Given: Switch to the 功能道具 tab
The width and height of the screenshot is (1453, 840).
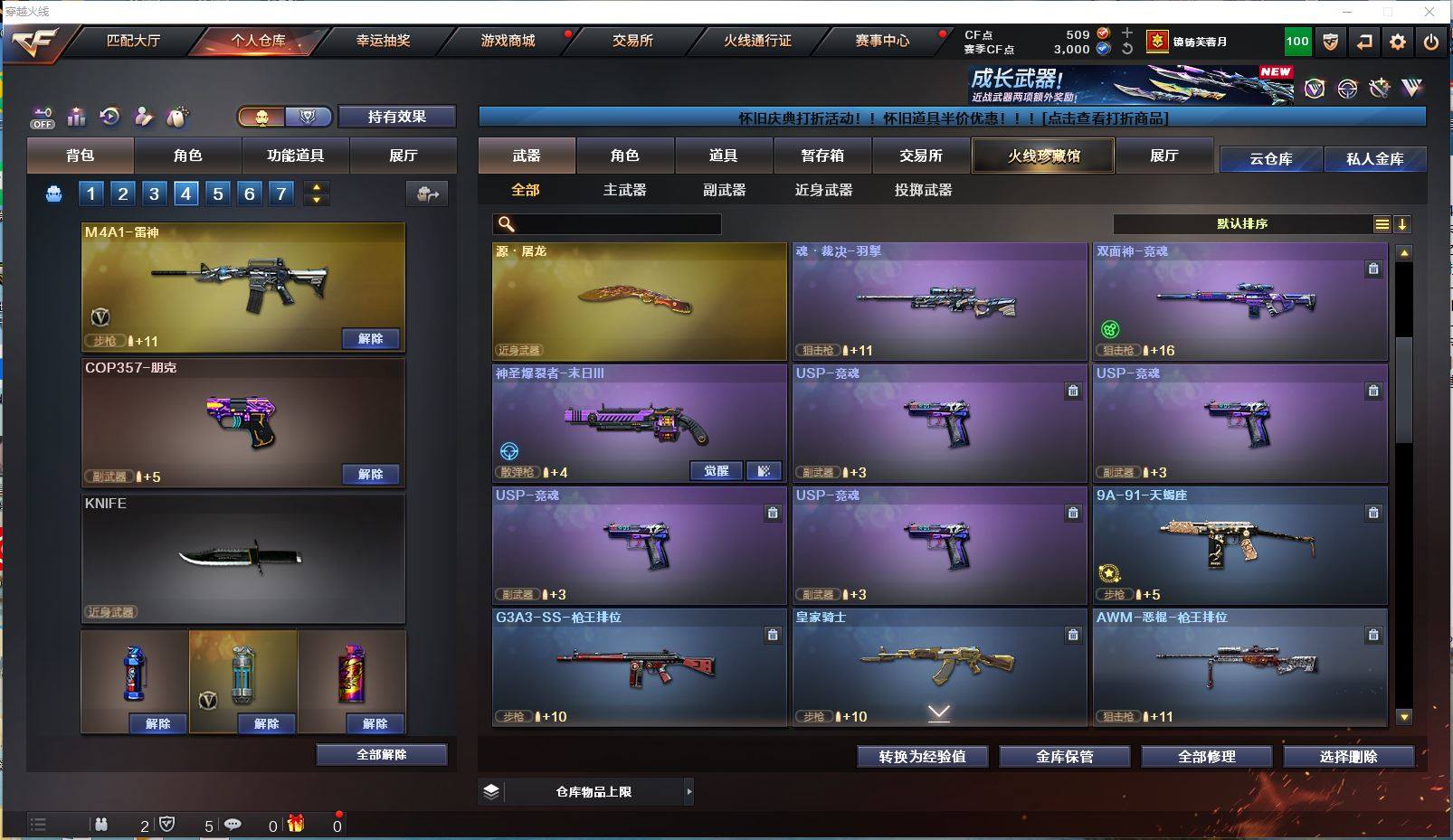Looking at the screenshot, I should pyautogui.click(x=295, y=156).
